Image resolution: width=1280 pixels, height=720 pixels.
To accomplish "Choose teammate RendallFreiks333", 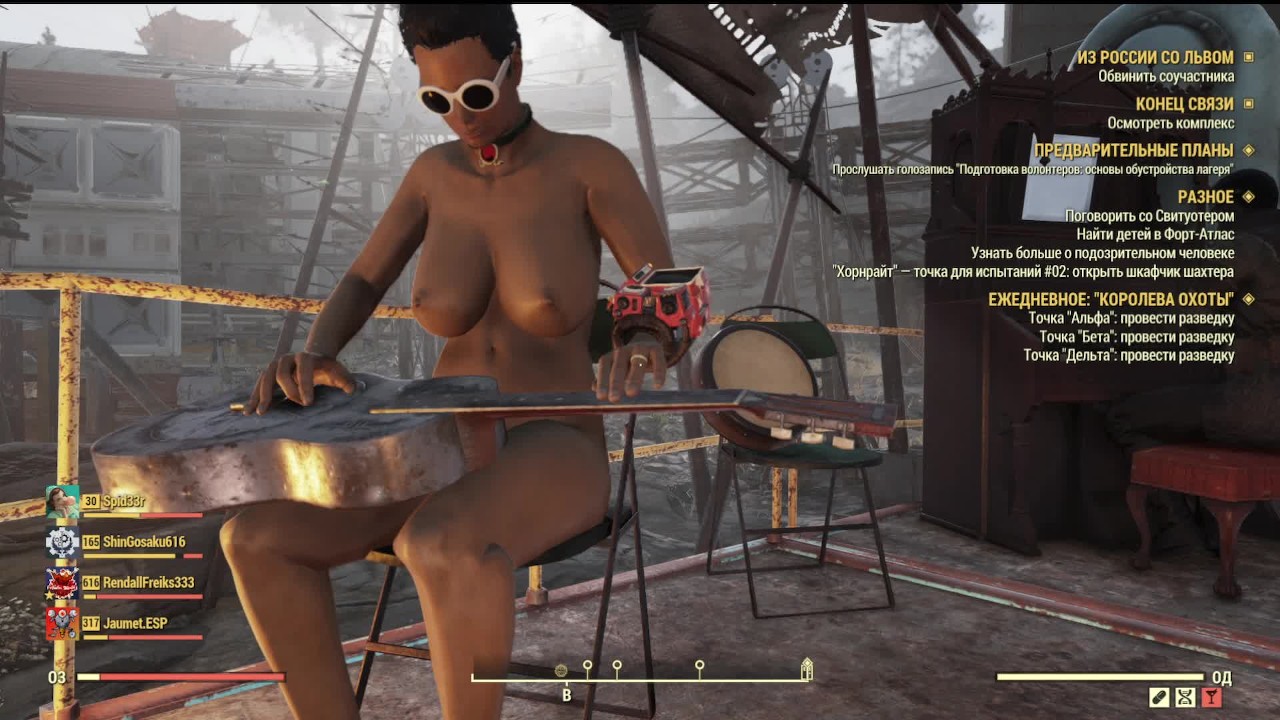I will coord(148,582).
